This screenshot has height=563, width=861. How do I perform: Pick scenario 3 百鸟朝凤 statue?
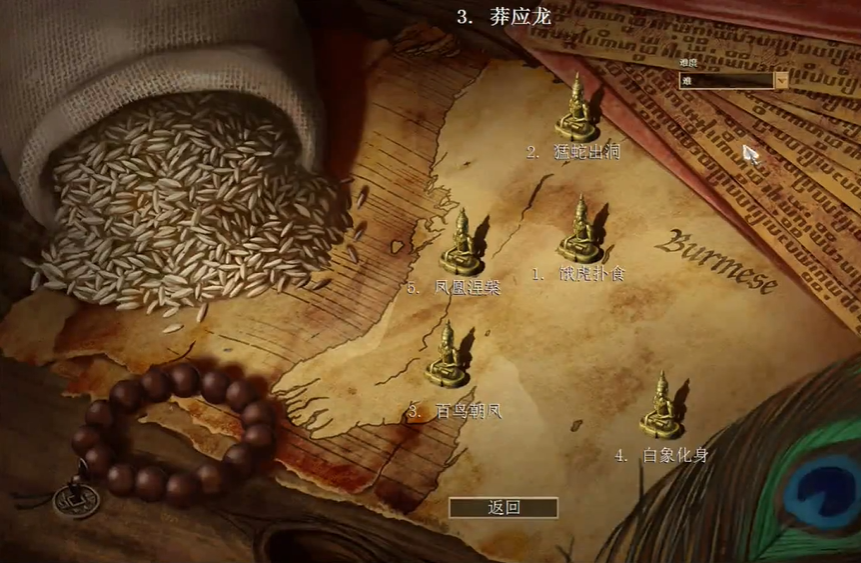447,357
